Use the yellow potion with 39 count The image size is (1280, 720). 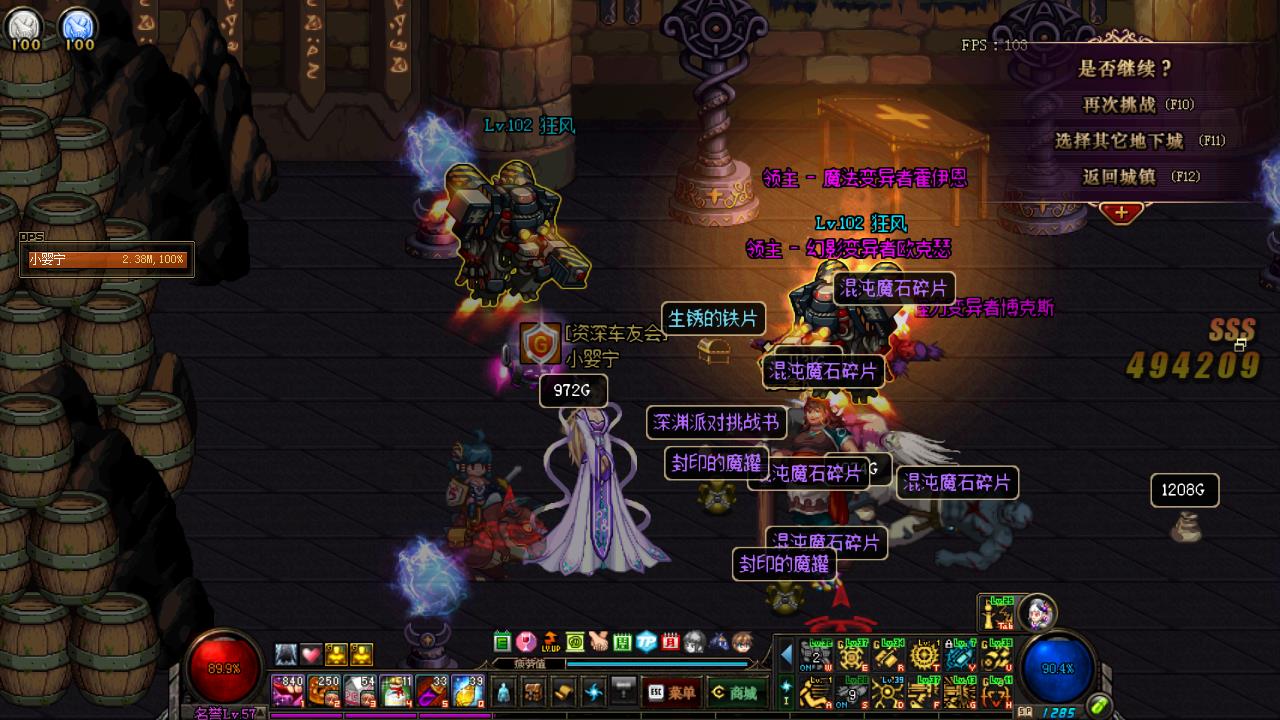tap(468, 691)
